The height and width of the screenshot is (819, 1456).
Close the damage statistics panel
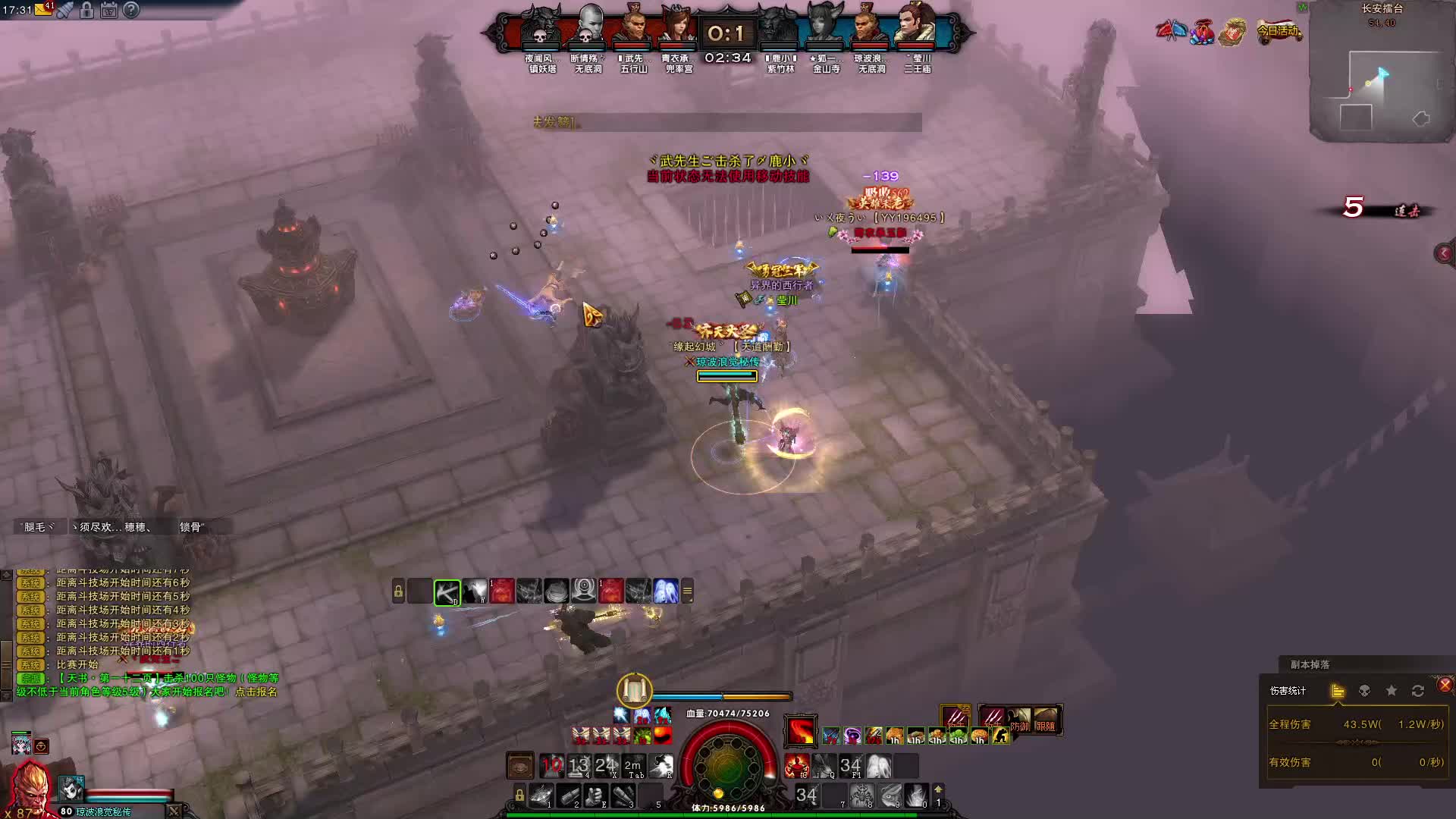pos(1445,685)
